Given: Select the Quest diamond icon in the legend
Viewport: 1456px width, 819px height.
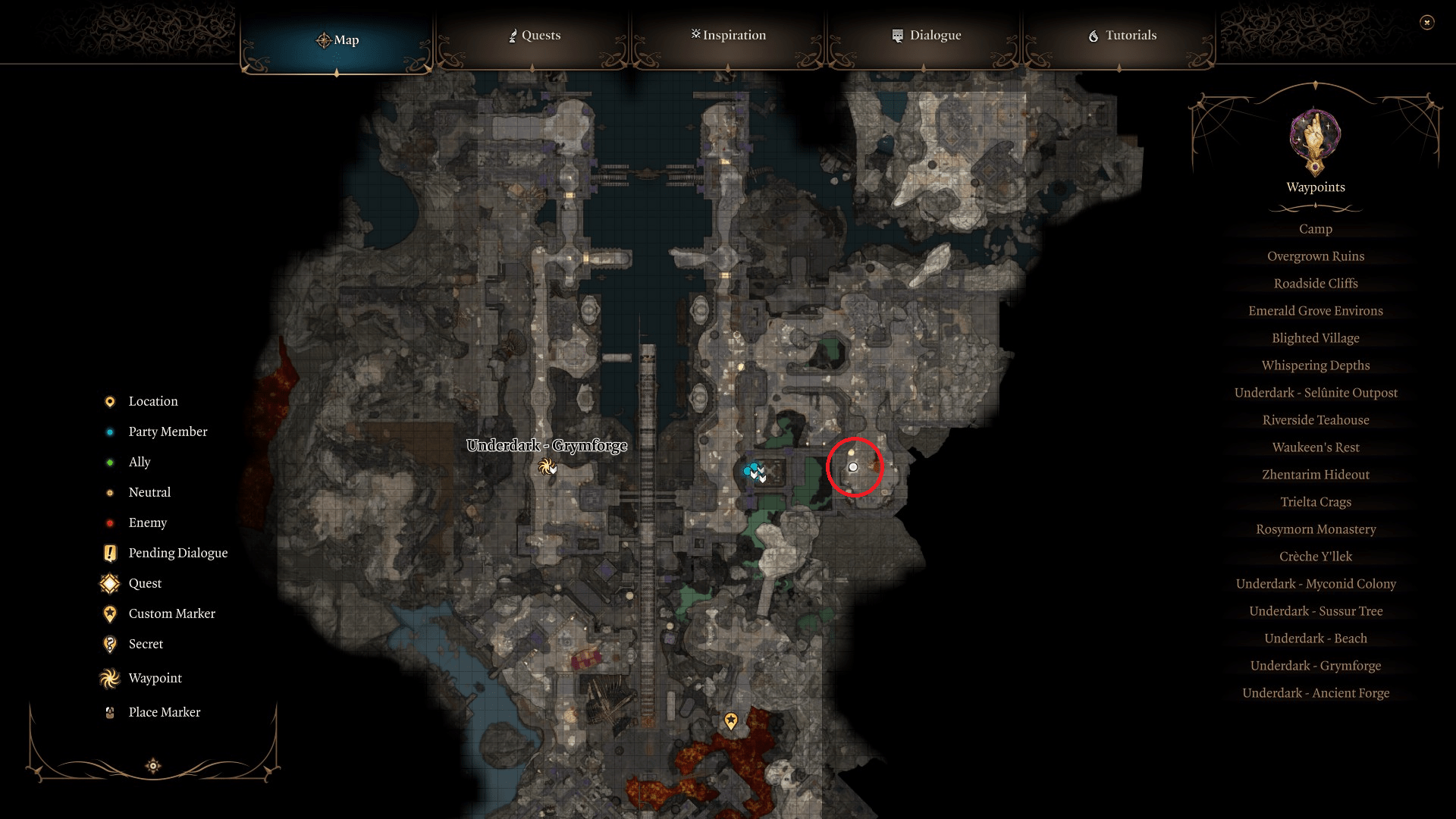Looking at the screenshot, I should pyautogui.click(x=109, y=583).
